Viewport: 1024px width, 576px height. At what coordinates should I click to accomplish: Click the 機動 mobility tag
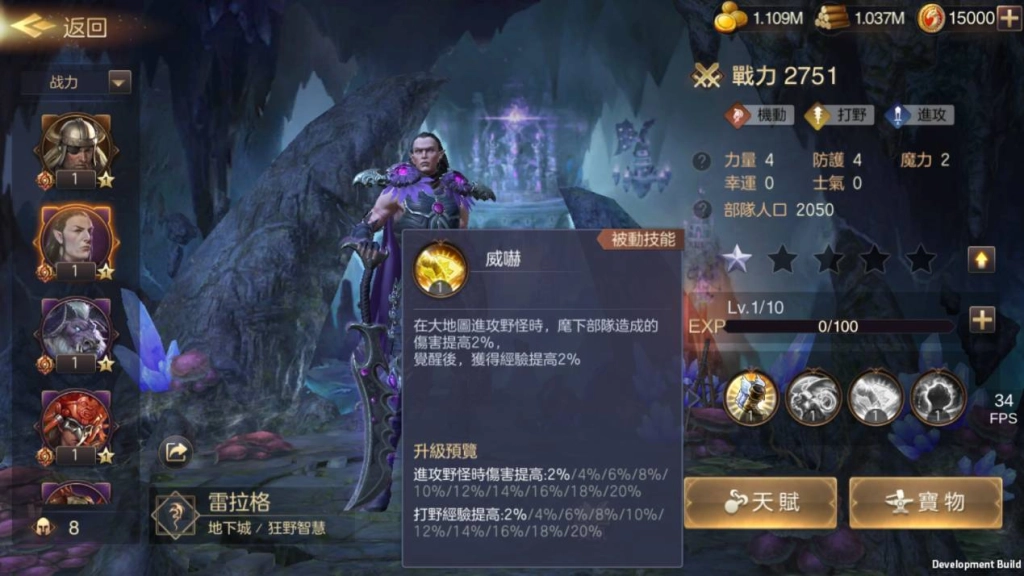pyautogui.click(x=759, y=115)
